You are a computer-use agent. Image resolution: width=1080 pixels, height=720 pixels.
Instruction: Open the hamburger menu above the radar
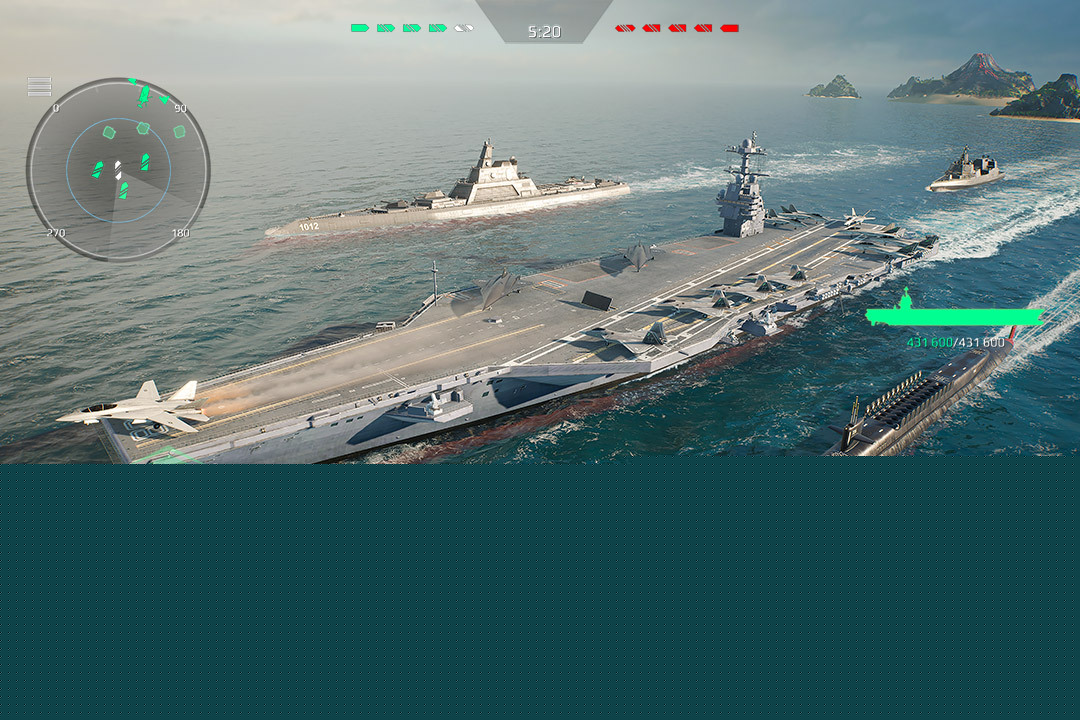pos(39,86)
